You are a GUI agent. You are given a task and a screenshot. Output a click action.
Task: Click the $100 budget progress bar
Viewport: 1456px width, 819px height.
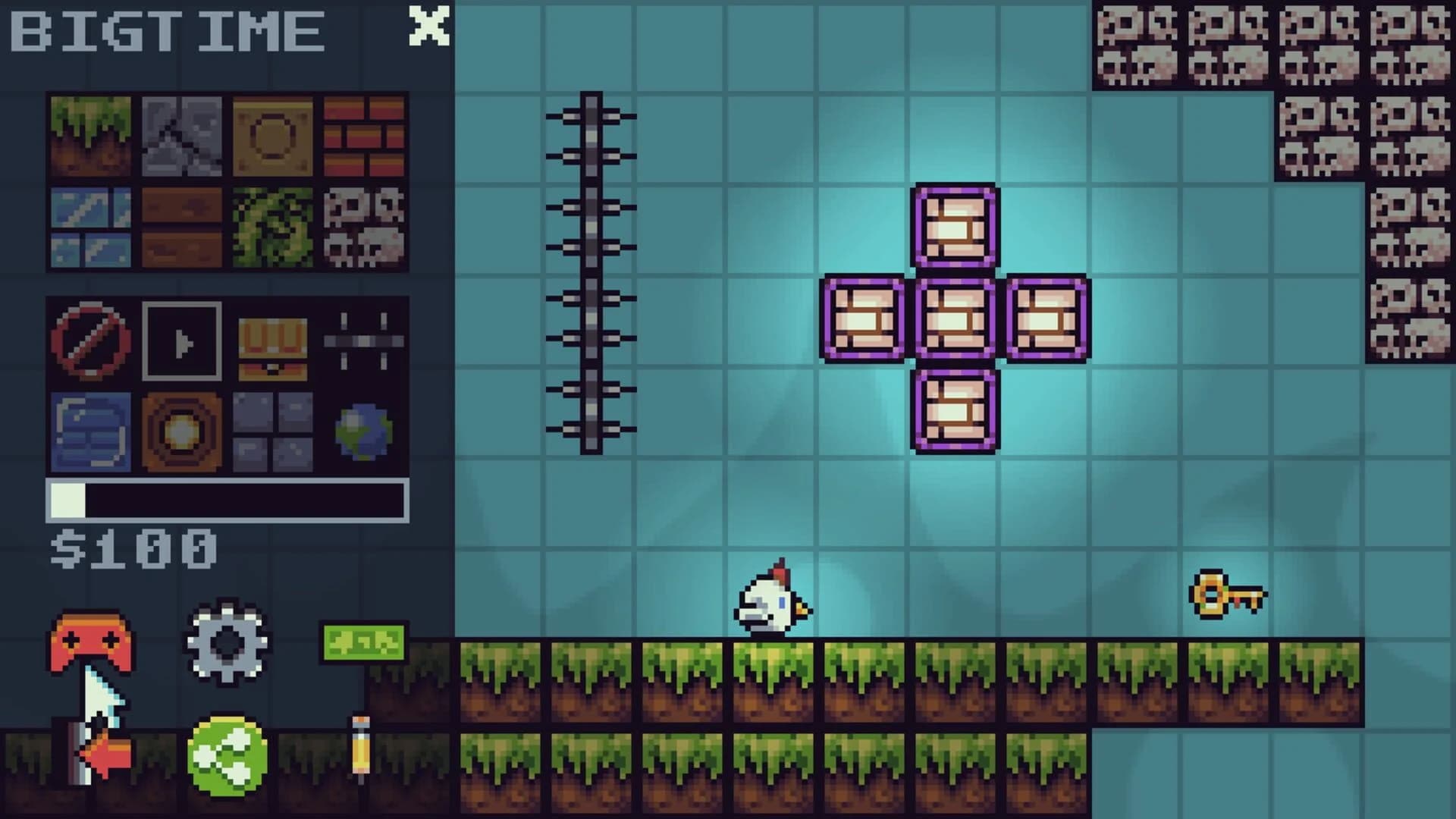pyautogui.click(x=227, y=498)
